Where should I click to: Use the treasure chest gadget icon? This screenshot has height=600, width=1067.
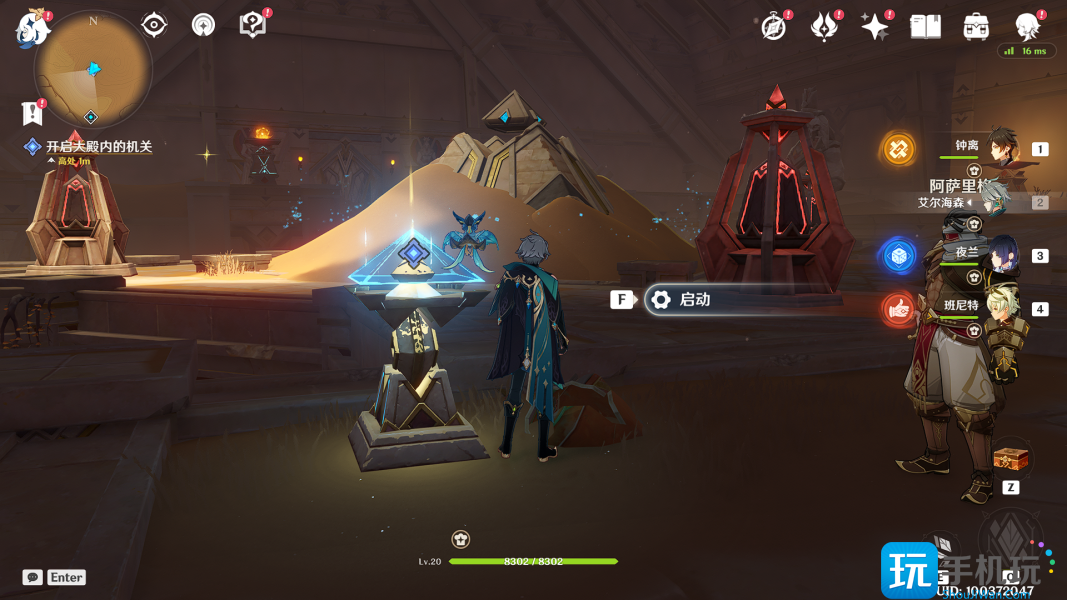(x=1010, y=460)
